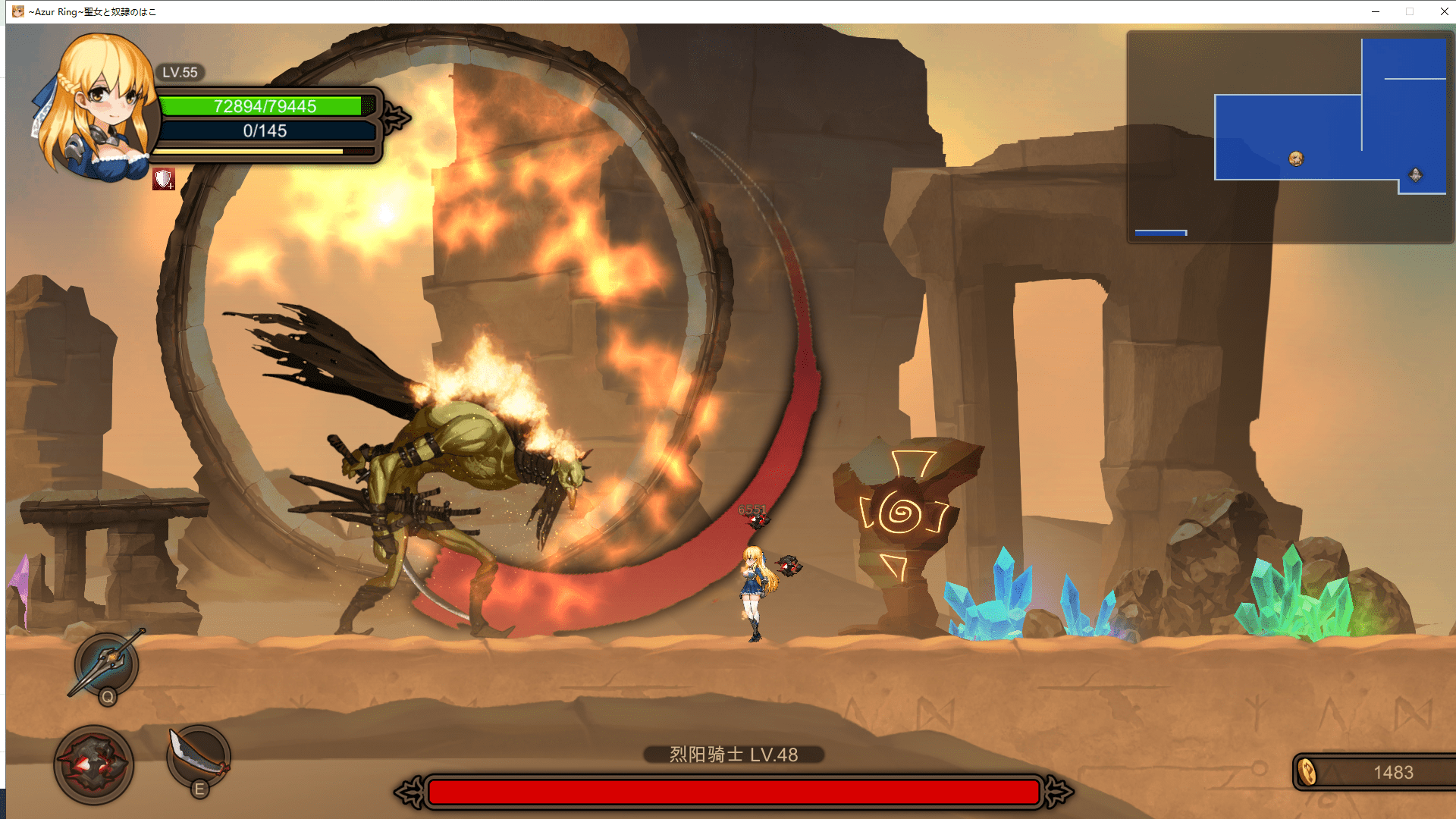The image size is (1456, 819).
Task: Select the shield buff status icon
Action: [163, 179]
